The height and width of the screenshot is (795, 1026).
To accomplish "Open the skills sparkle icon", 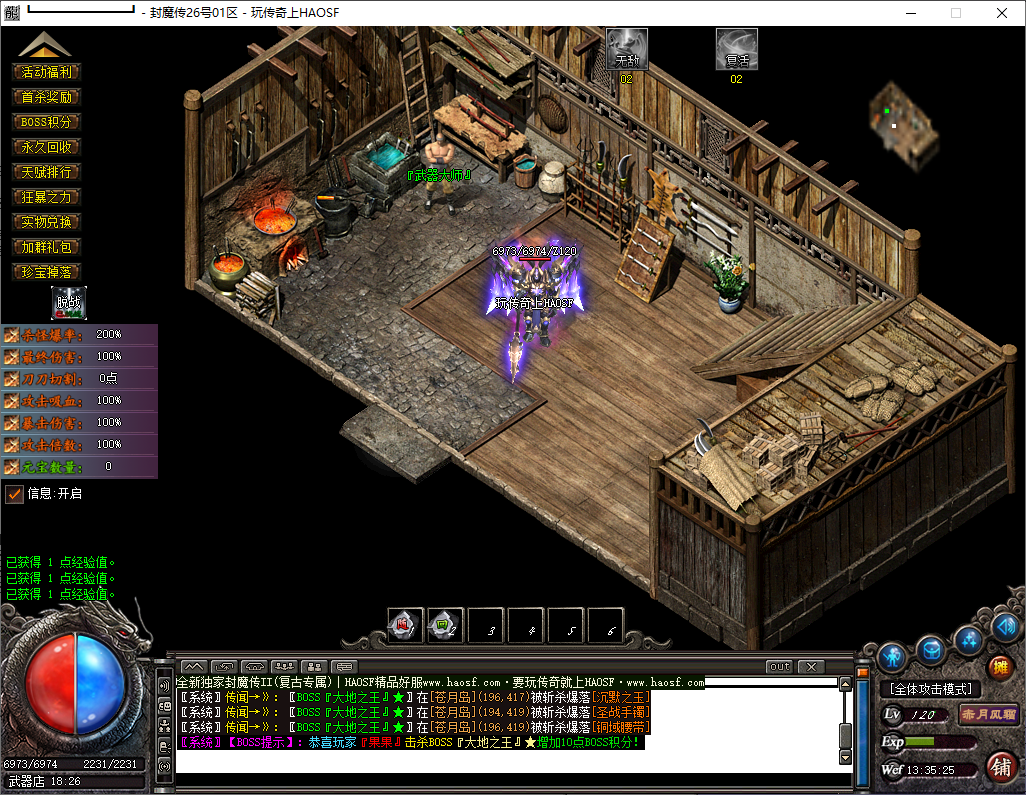I will [968, 640].
